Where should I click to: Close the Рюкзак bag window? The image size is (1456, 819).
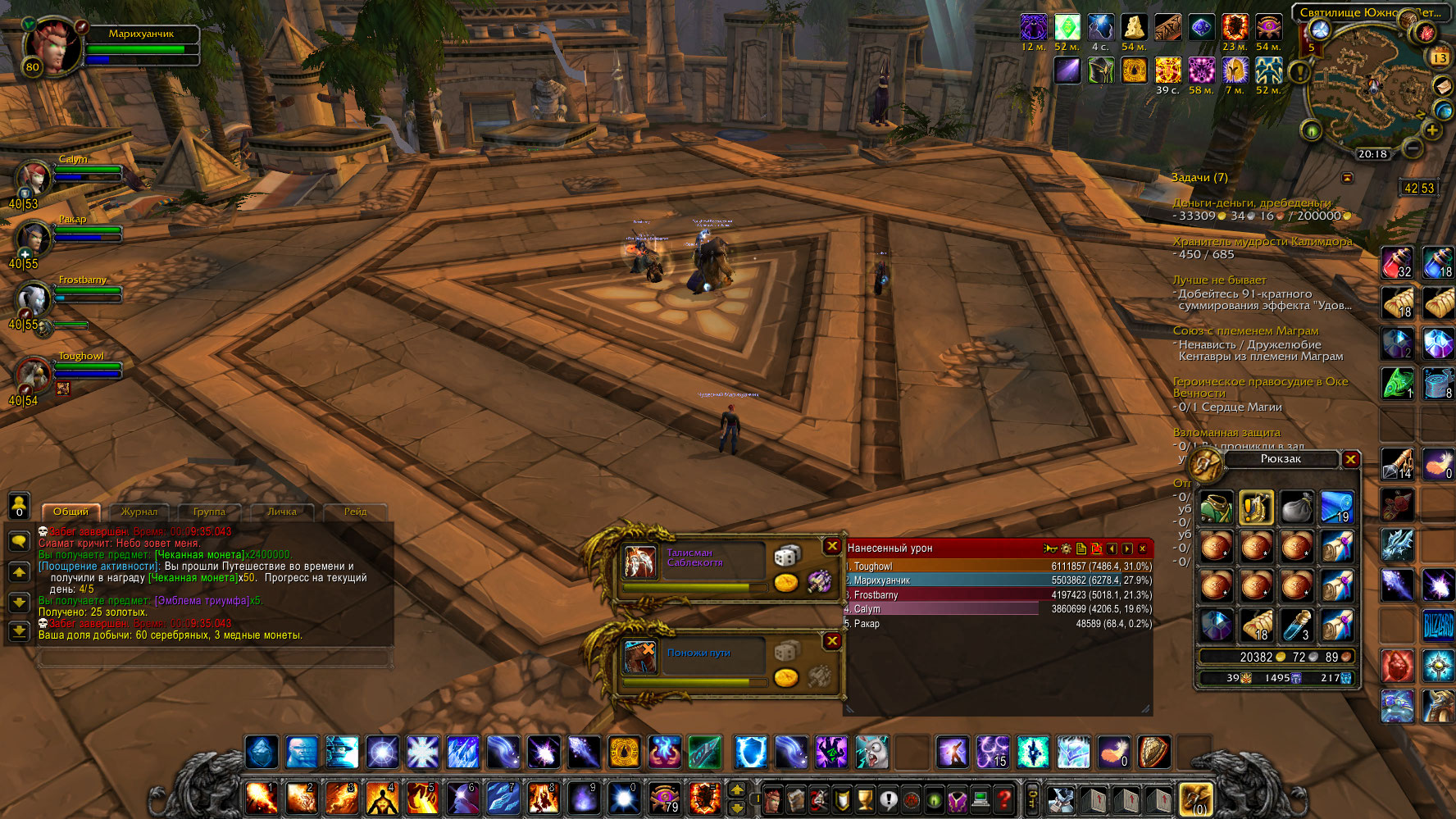(1350, 460)
